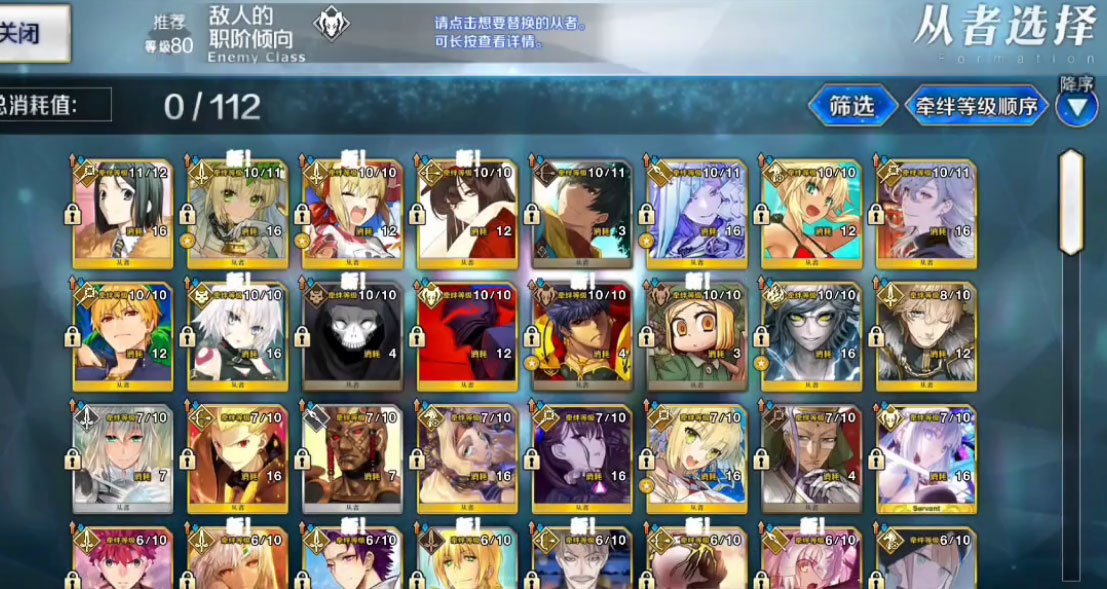The image size is (1107, 589).
Task: Select the chibi blonde girl with orange eyes
Action: click(x=696, y=335)
